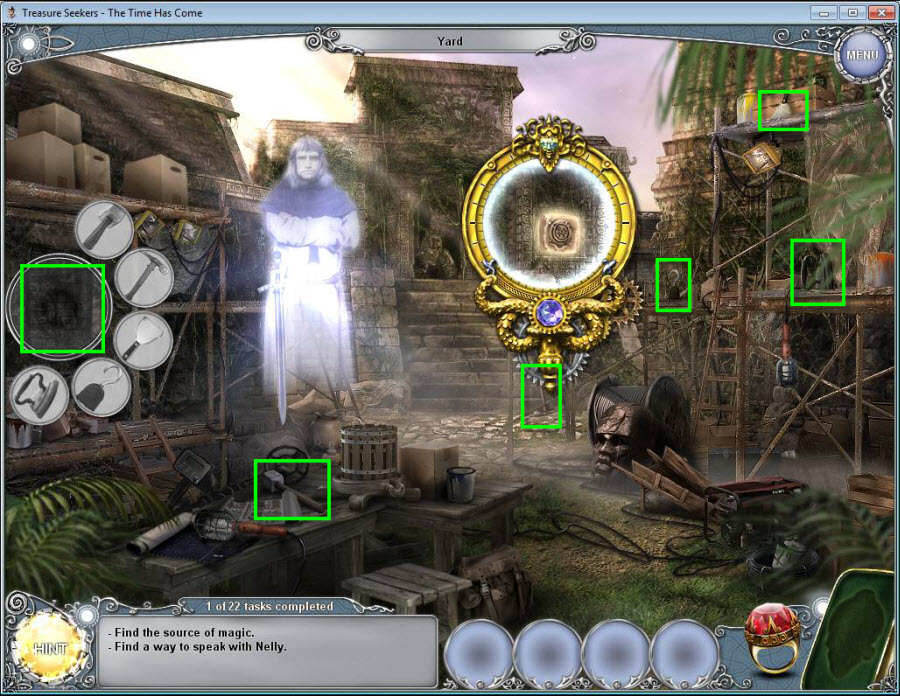Screen dimensions: 900x696
Task: Click the red ruby ring
Action: [771, 640]
